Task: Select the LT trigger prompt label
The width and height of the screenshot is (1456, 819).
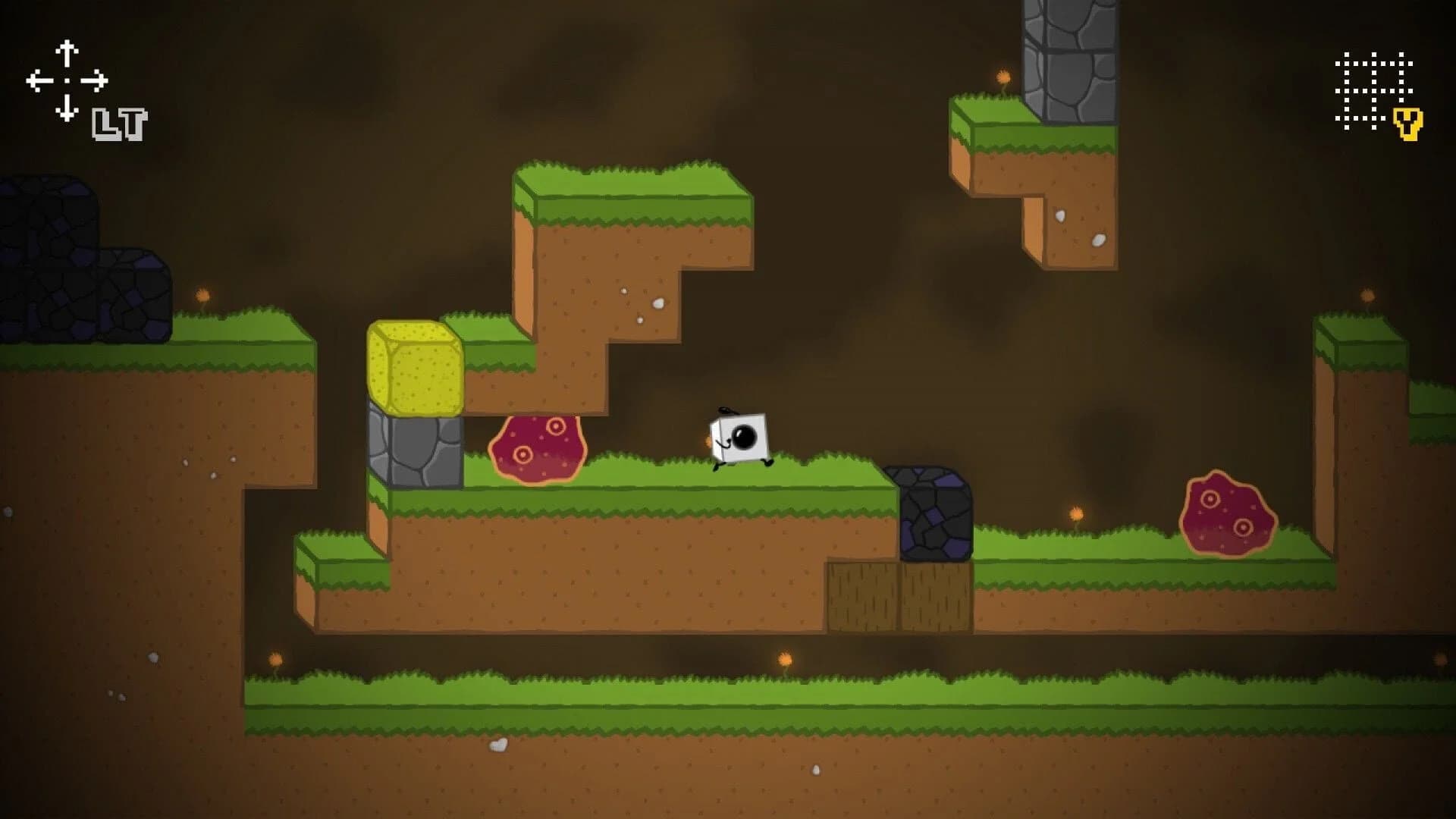Action: [119, 126]
